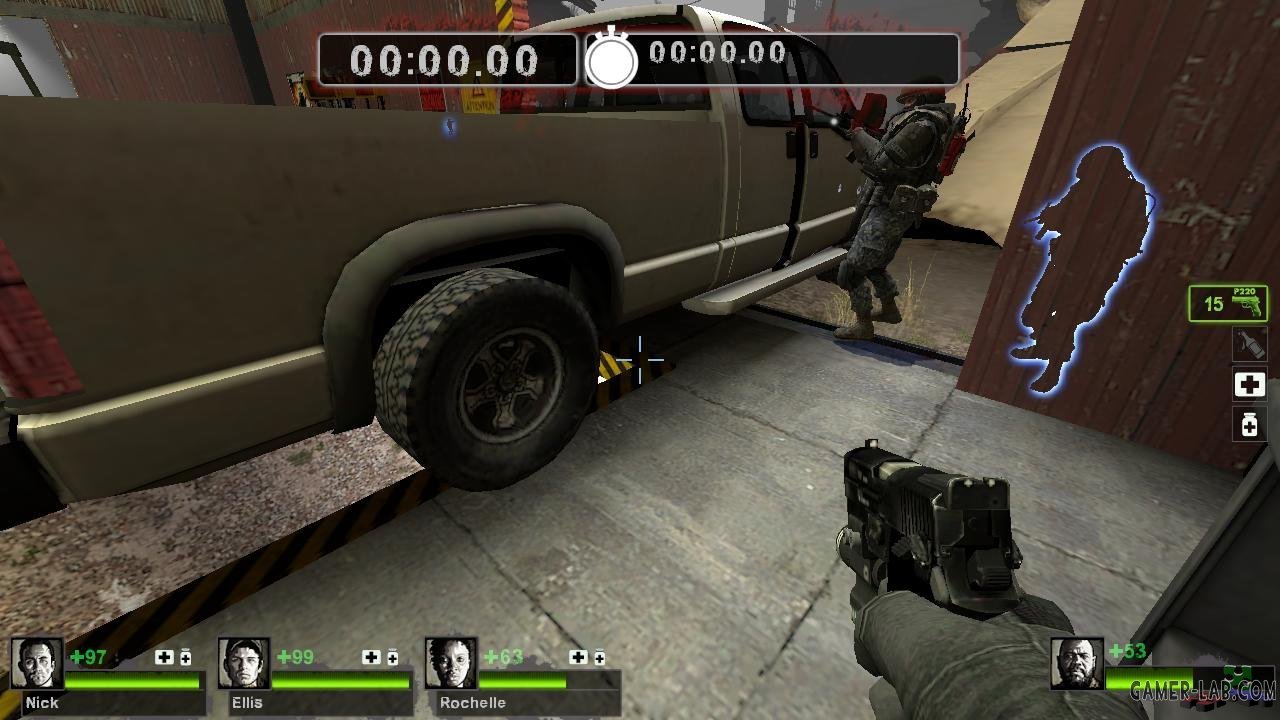Click Ellis's teammate portrait
The height and width of the screenshot is (720, 1280).
(244, 663)
